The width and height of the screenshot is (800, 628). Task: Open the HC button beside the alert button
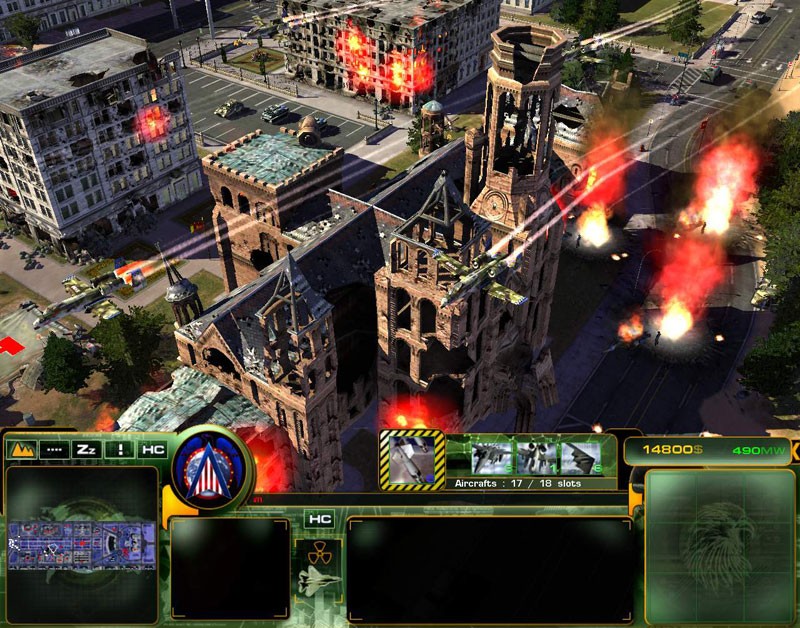(x=152, y=450)
